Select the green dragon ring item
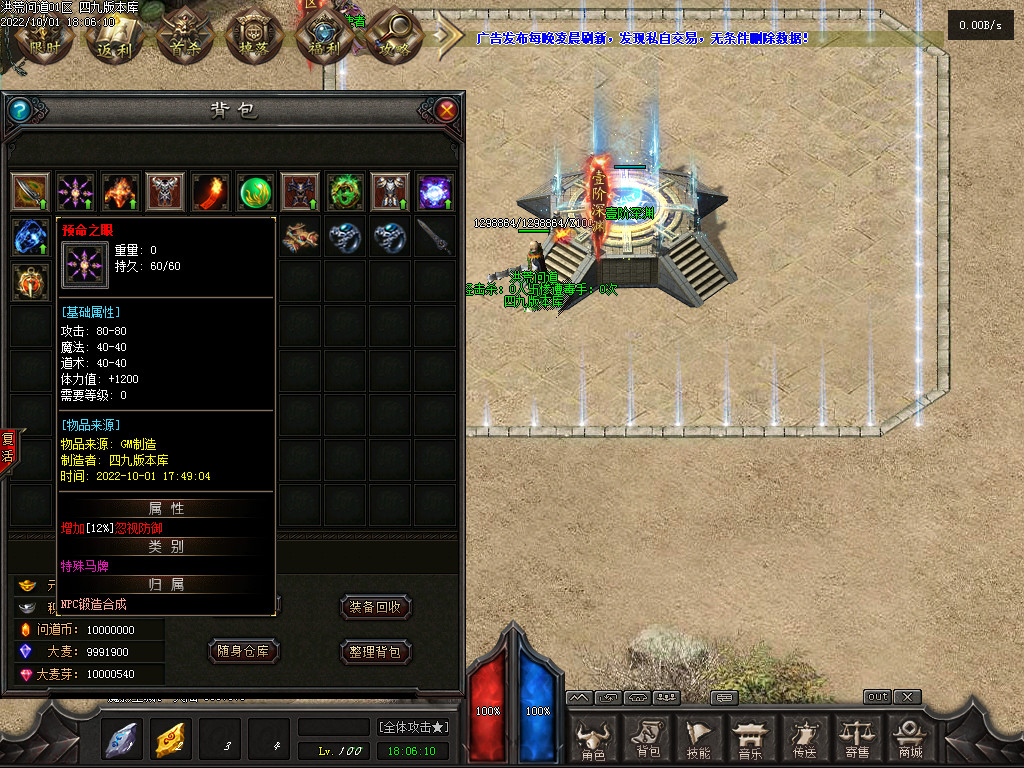 coord(345,191)
